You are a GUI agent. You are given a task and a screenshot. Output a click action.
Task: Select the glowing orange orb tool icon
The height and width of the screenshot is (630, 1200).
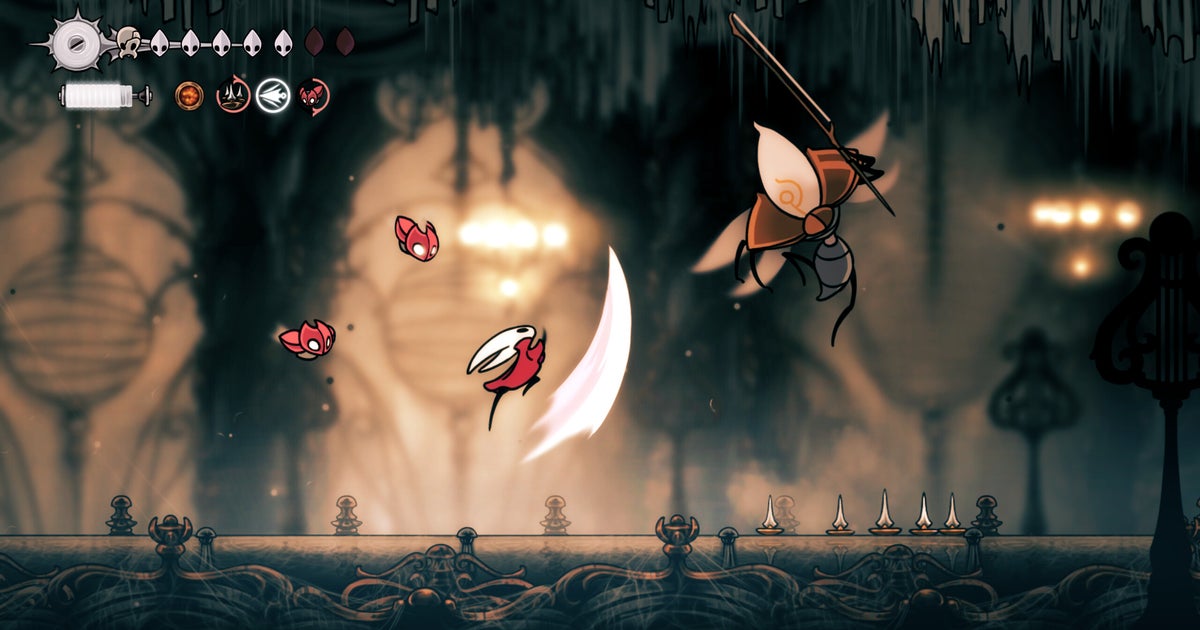point(189,96)
